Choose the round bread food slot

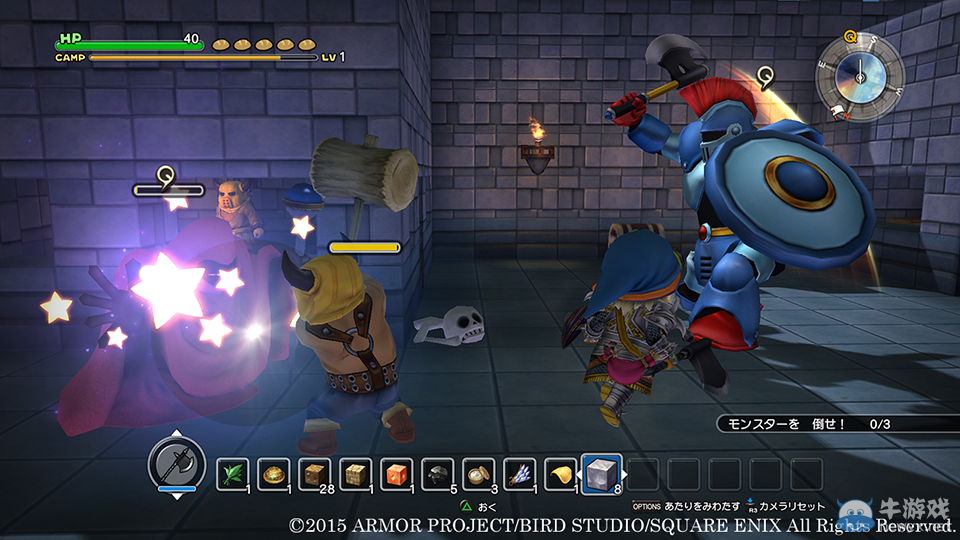click(273, 474)
